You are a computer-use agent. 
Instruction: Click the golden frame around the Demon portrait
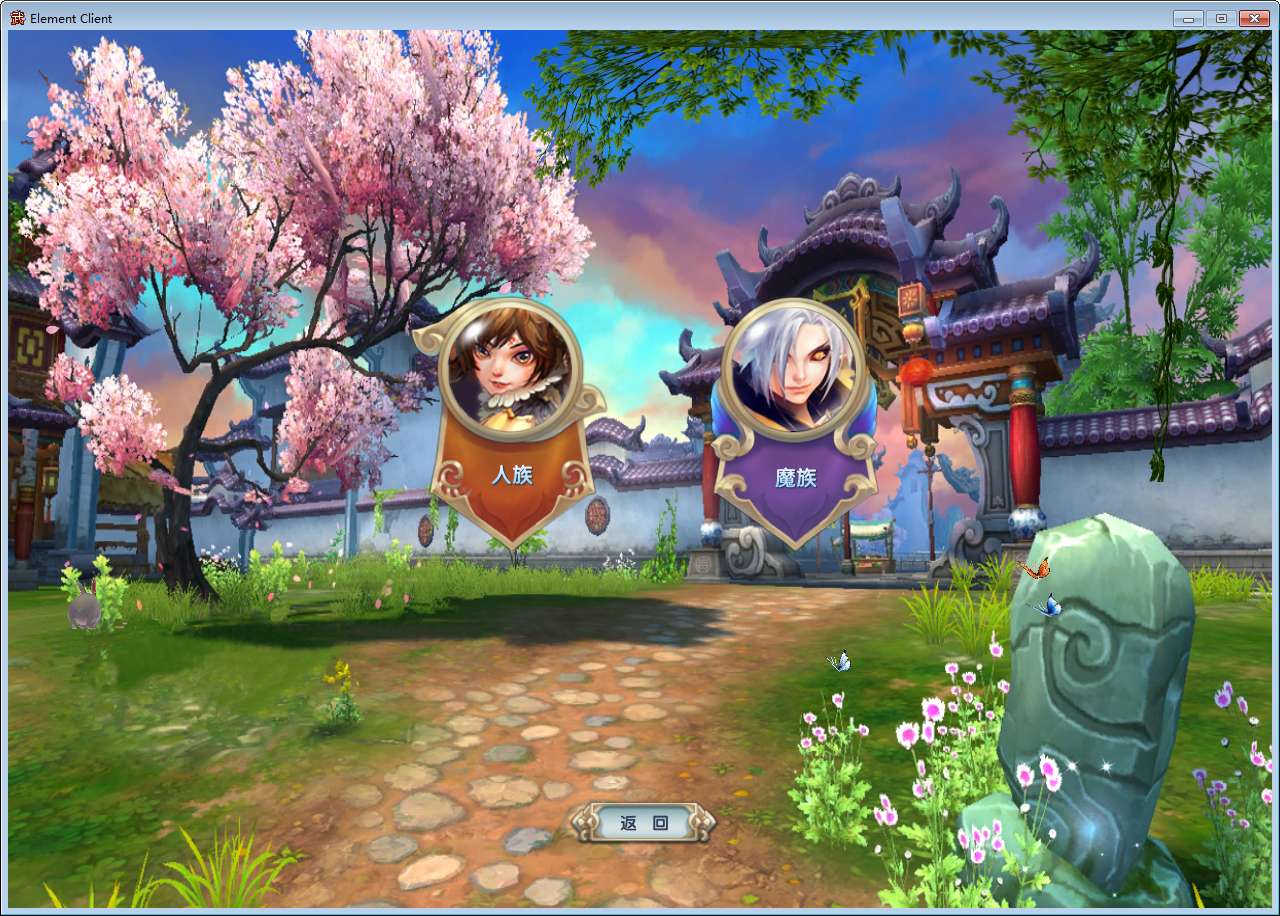(795, 307)
